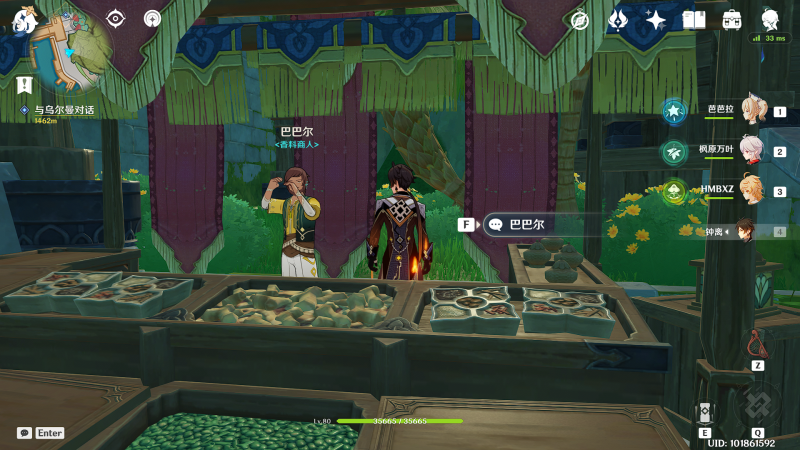Open the Adventurer Handbook book icon
The height and width of the screenshot is (450, 800).
point(694,20)
